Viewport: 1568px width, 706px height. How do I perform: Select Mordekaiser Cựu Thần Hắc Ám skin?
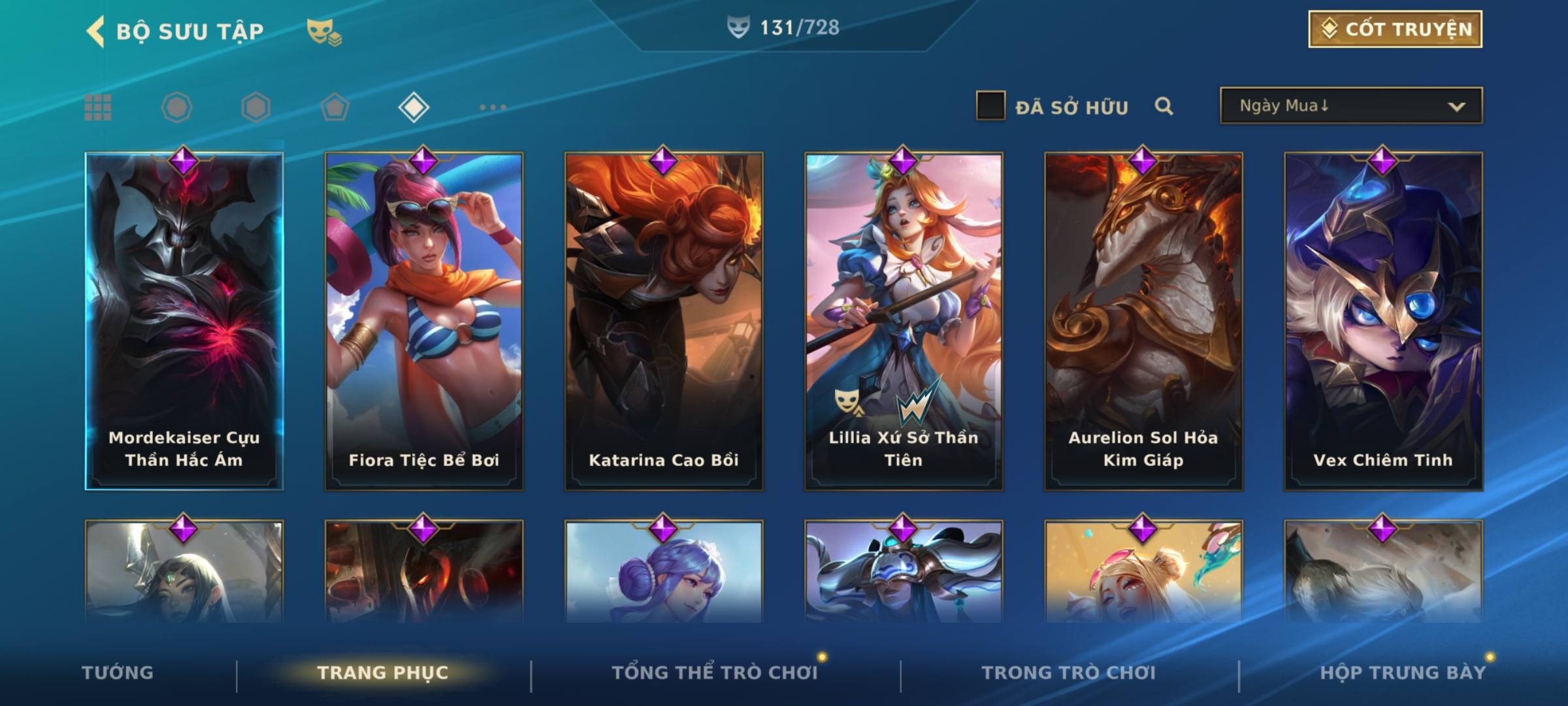click(184, 320)
